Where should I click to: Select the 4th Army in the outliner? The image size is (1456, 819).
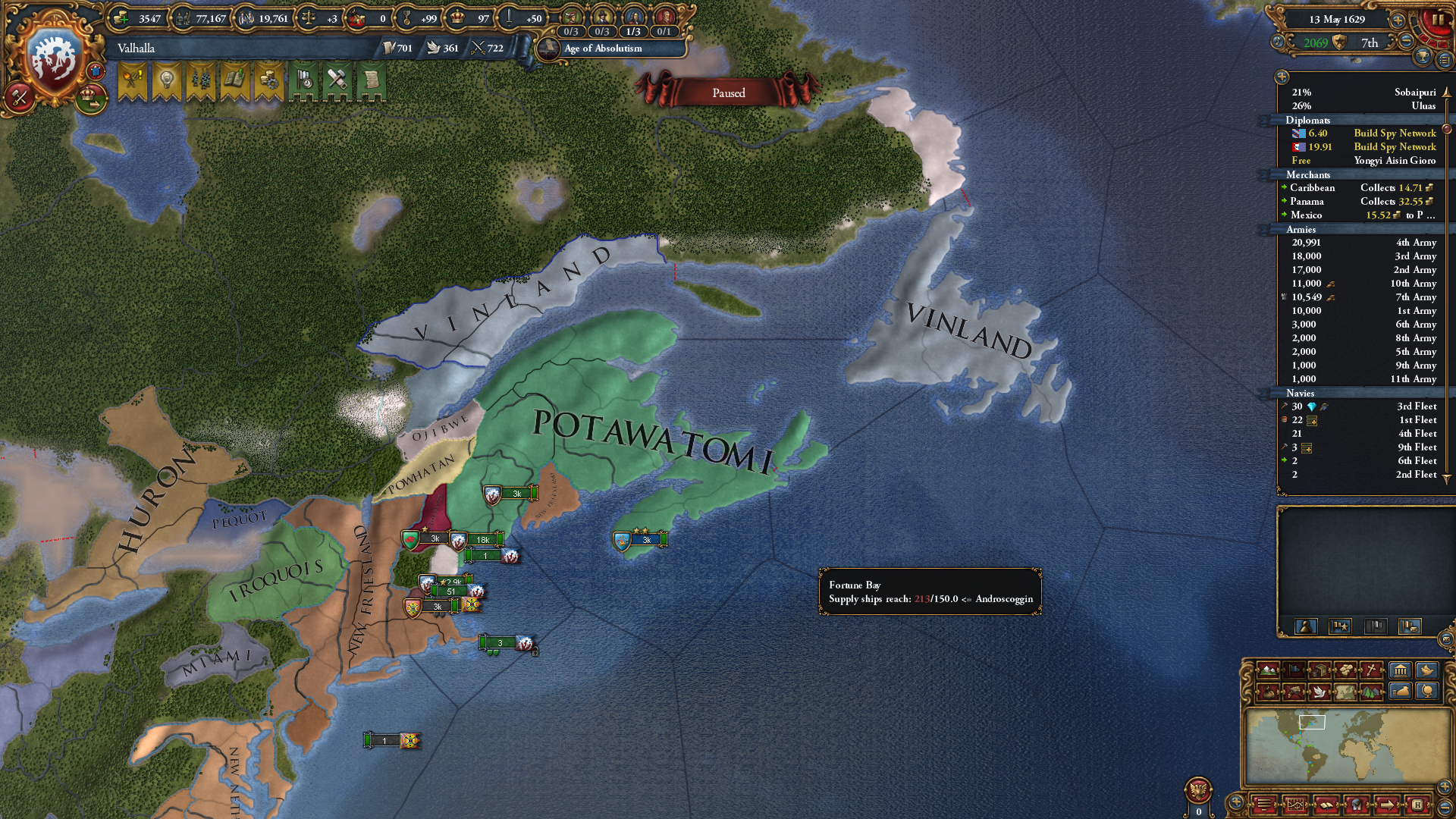(x=1363, y=243)
